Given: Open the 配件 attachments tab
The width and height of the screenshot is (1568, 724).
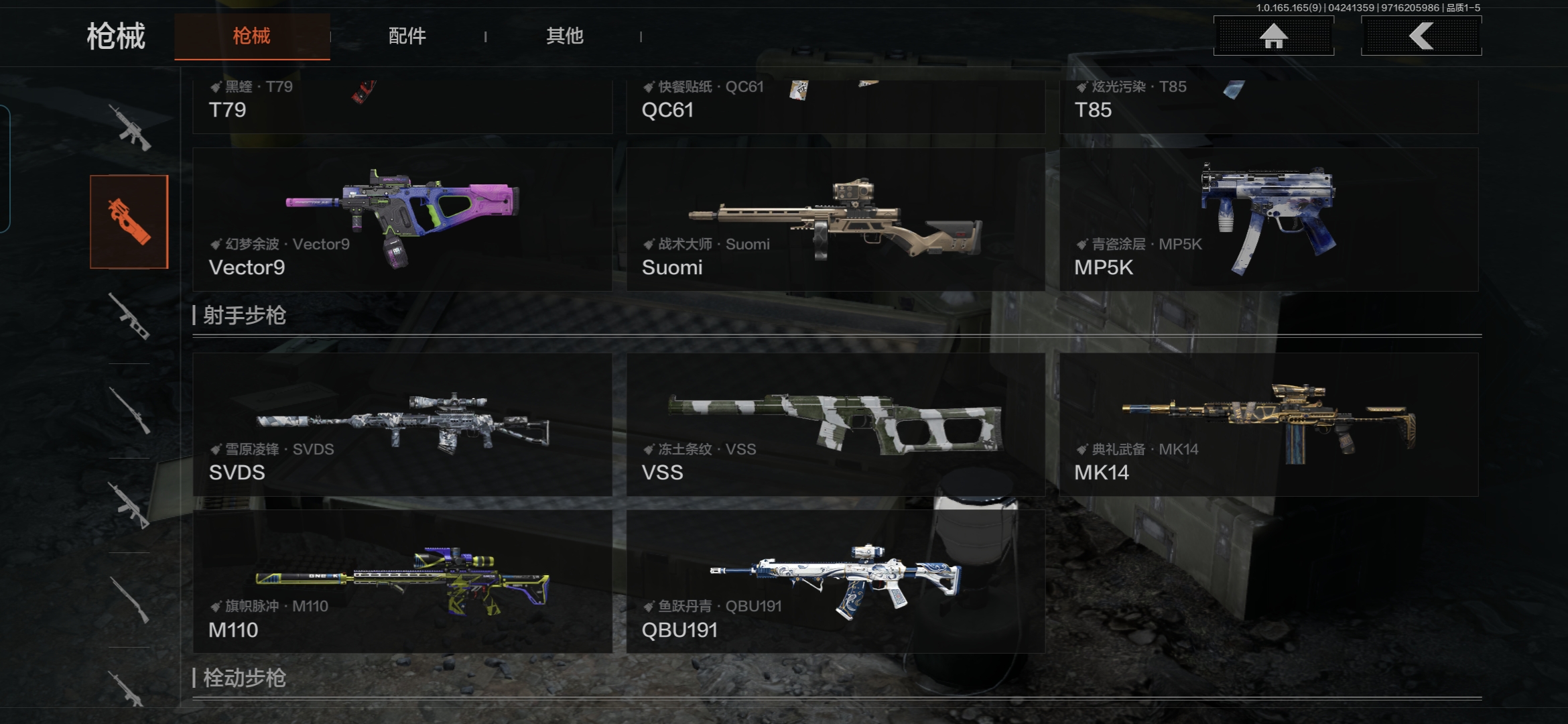Looking at the screenshot, I should 407,36.
